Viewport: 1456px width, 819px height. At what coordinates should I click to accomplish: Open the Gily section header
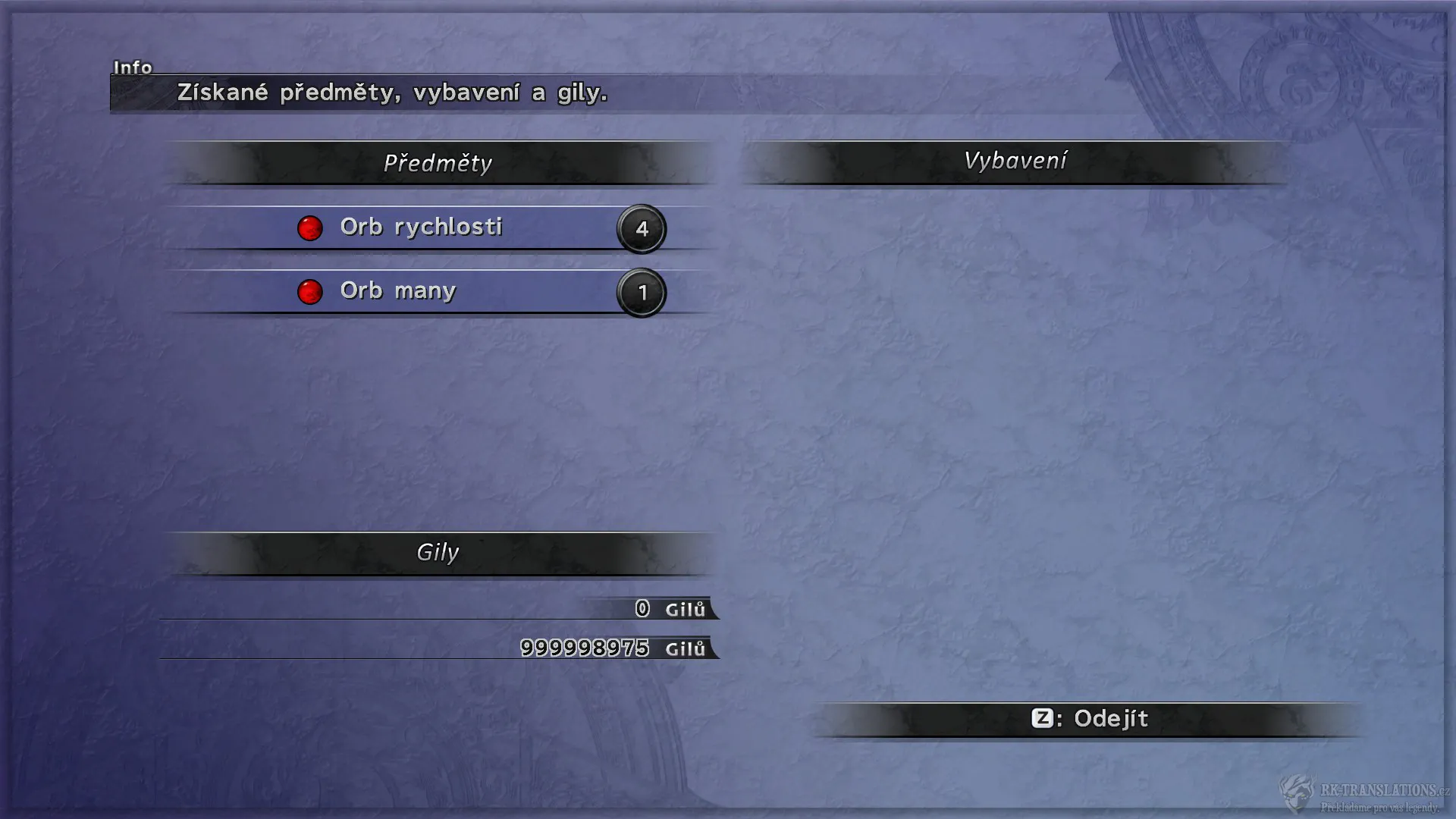[x=438, y=553]
